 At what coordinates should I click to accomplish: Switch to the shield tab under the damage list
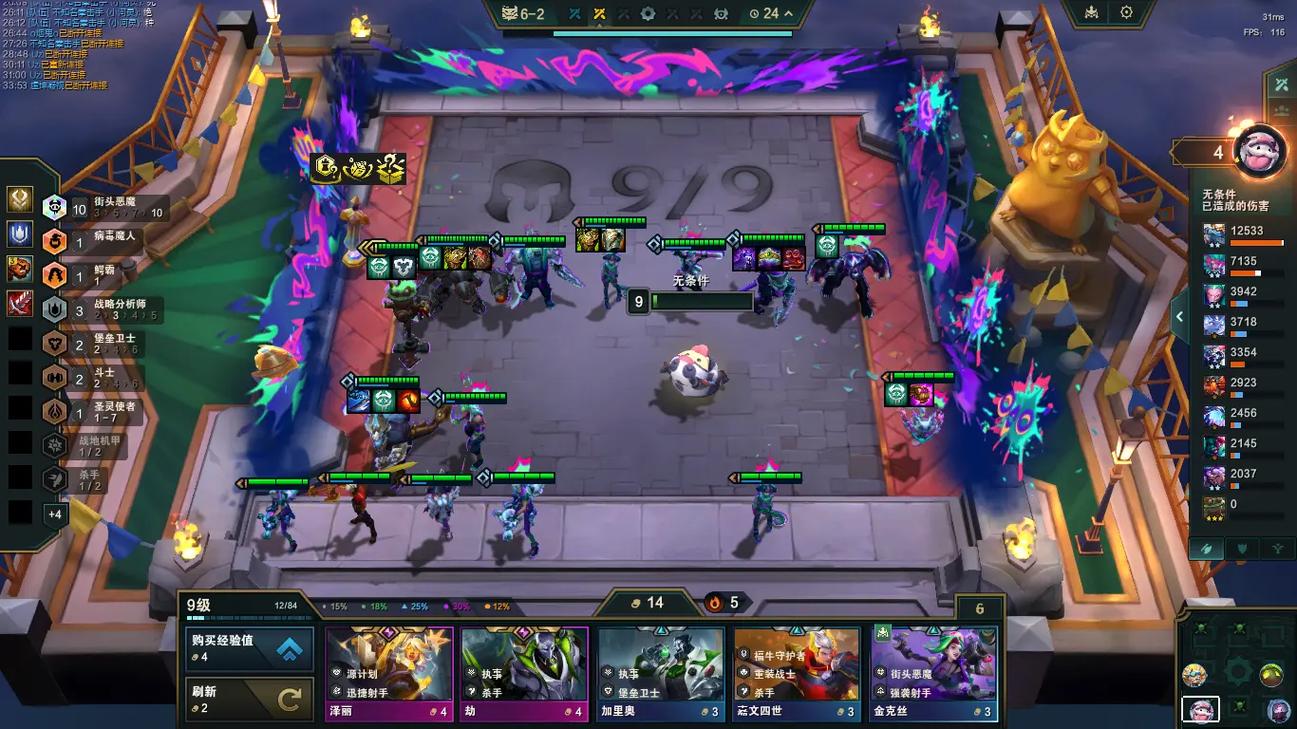pos(1242,549)
